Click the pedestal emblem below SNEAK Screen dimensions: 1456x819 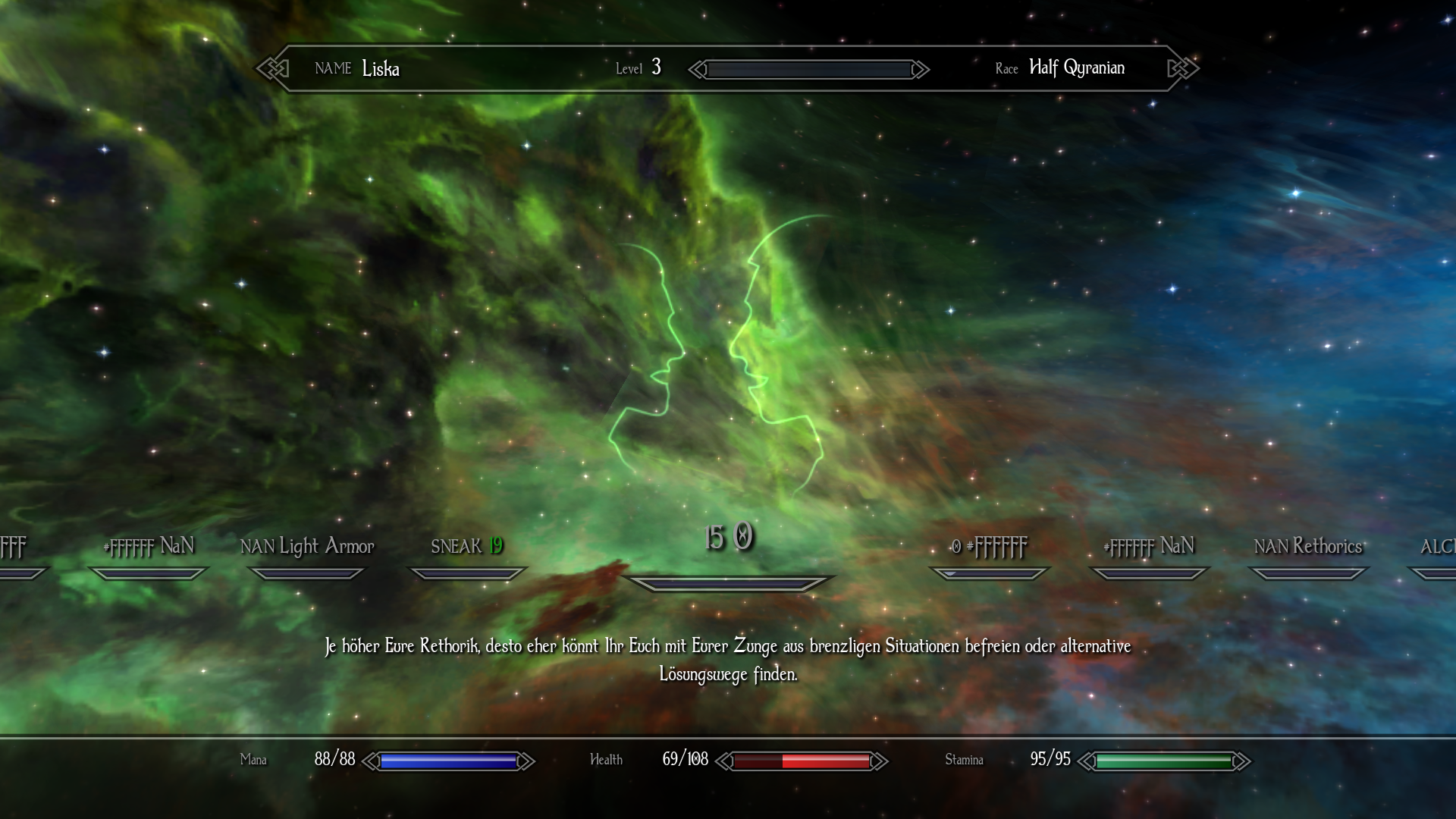point(466,574)
